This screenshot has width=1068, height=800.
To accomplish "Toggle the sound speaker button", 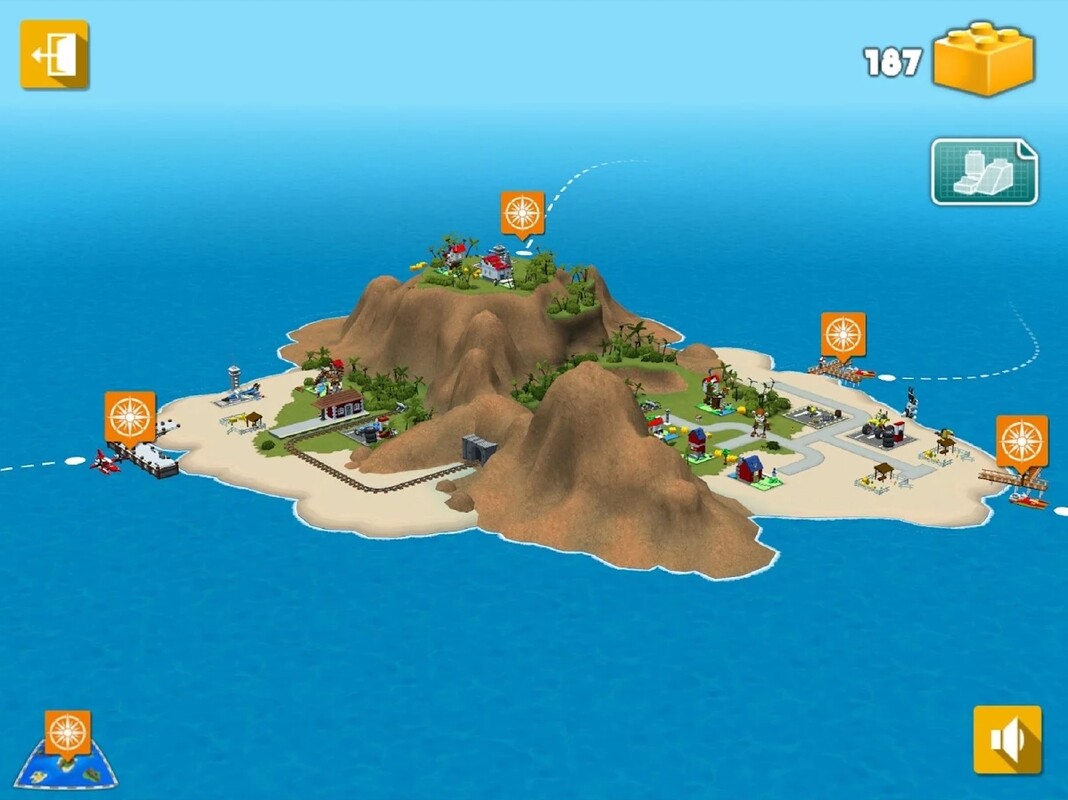I will pos(1007,740).
